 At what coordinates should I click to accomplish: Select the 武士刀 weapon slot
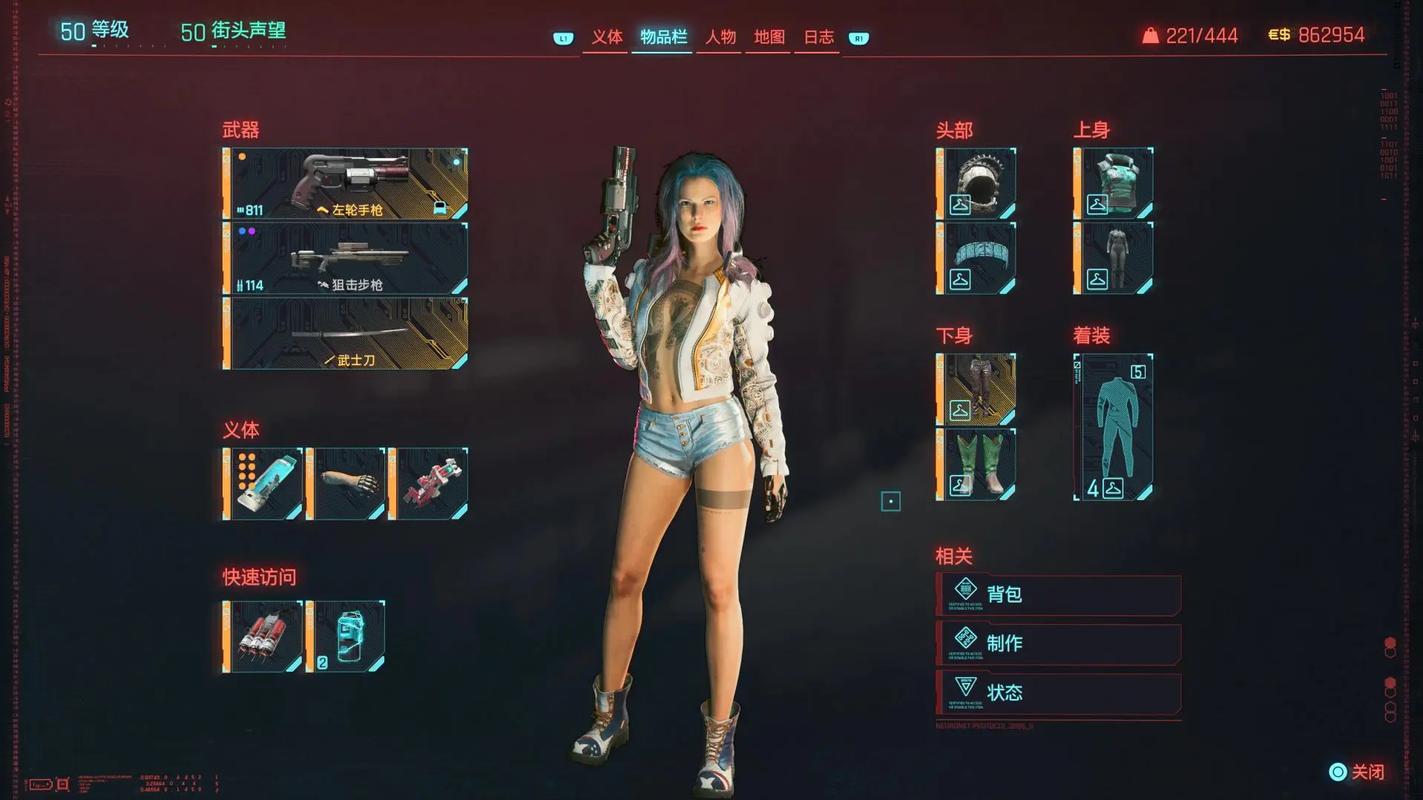click(346, 333)
